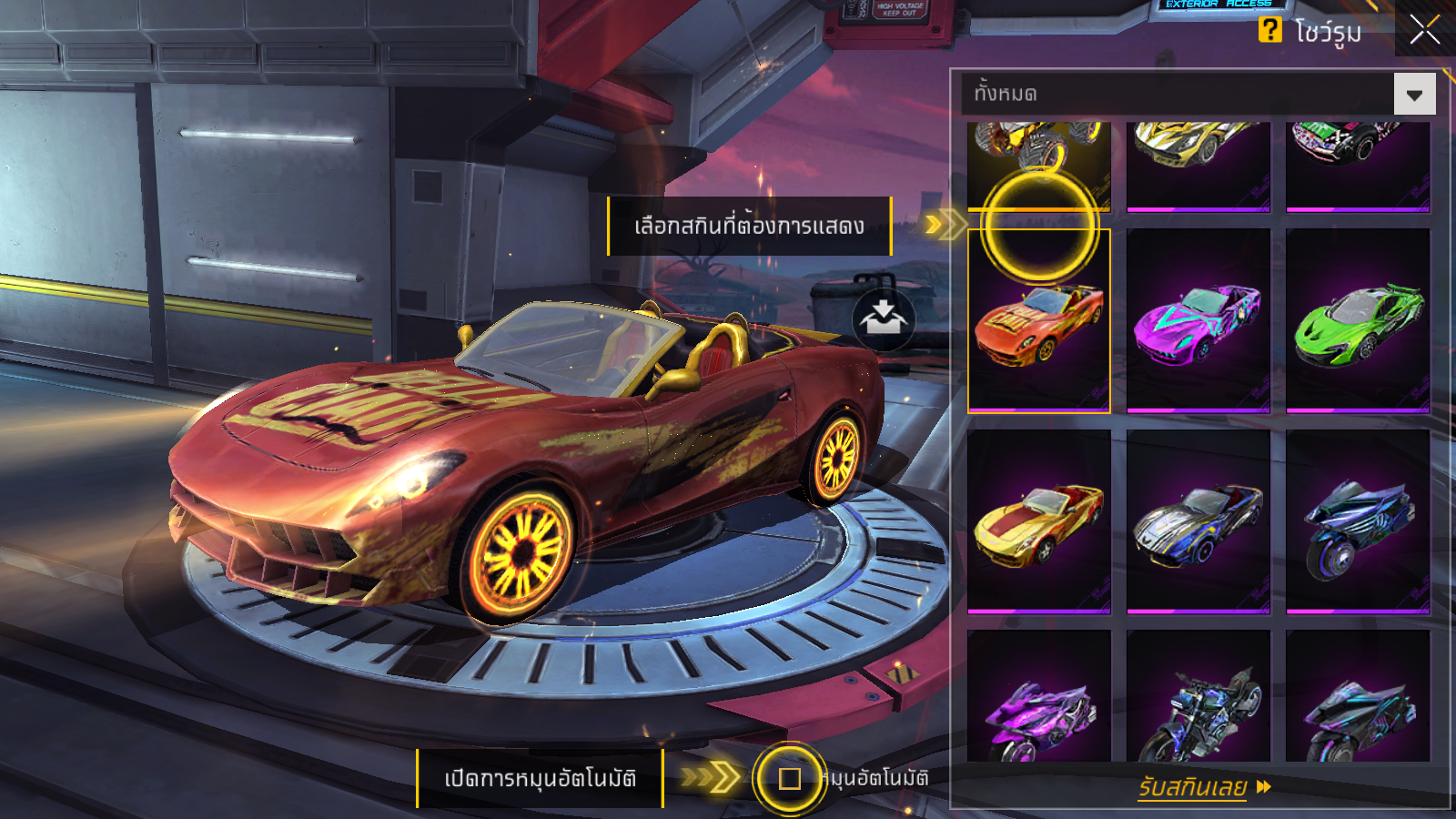The width and height of the screenshot is (1456, 819).
Task: Pick the black graffiti car skin
Action: [1357, 164]
